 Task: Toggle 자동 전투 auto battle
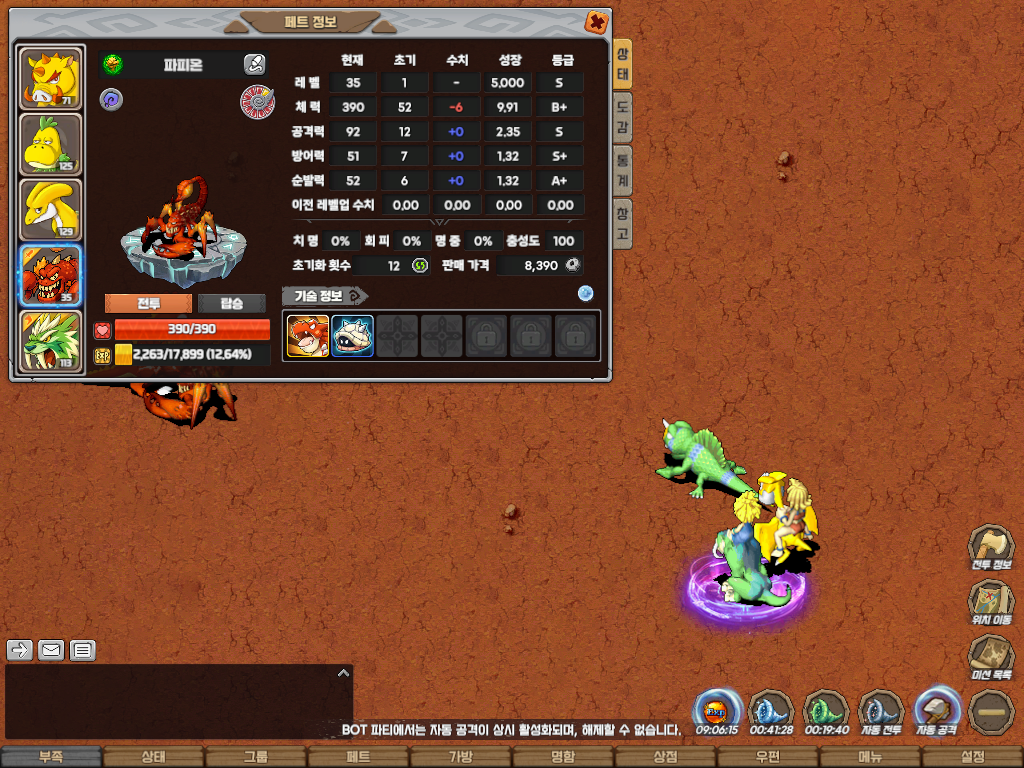click(x=881, y=710)
